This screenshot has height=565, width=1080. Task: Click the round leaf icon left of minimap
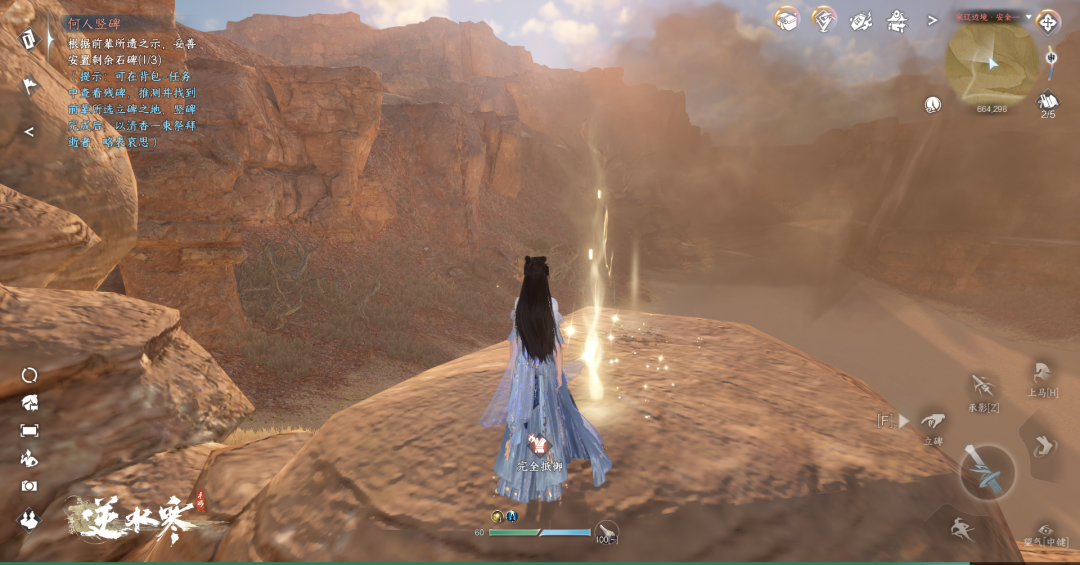coord(933,103)
